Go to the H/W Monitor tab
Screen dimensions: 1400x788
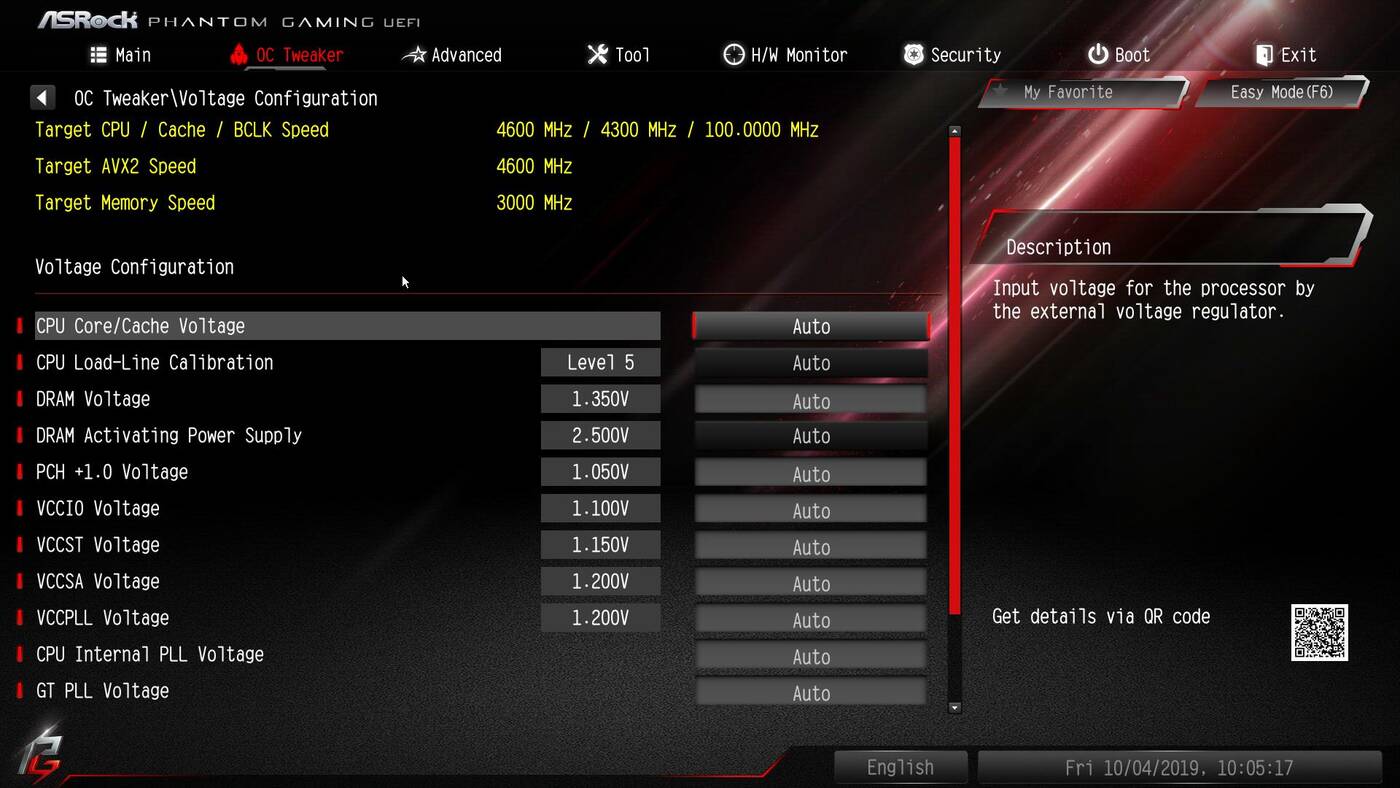pos(785,55)
